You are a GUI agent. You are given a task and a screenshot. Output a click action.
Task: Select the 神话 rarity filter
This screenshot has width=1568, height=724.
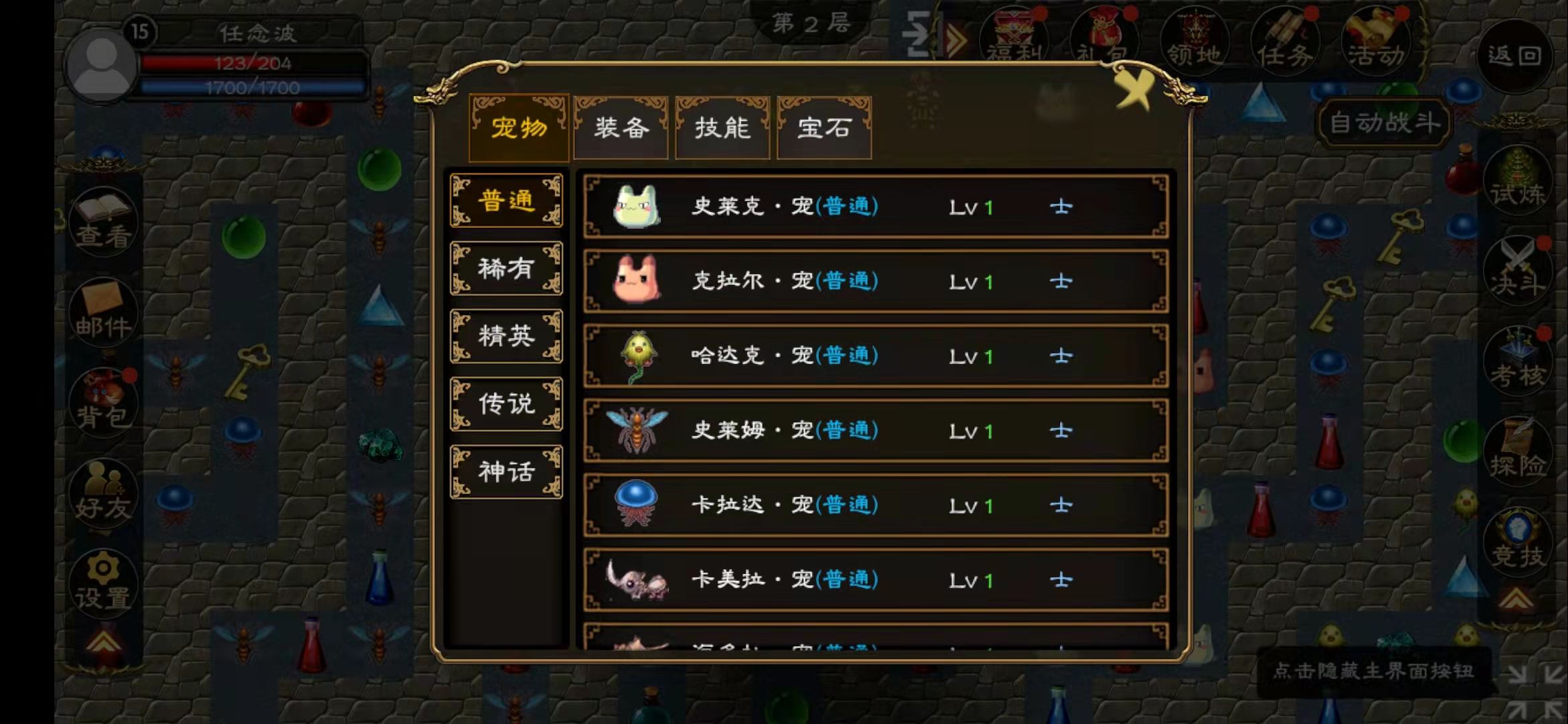506,471
